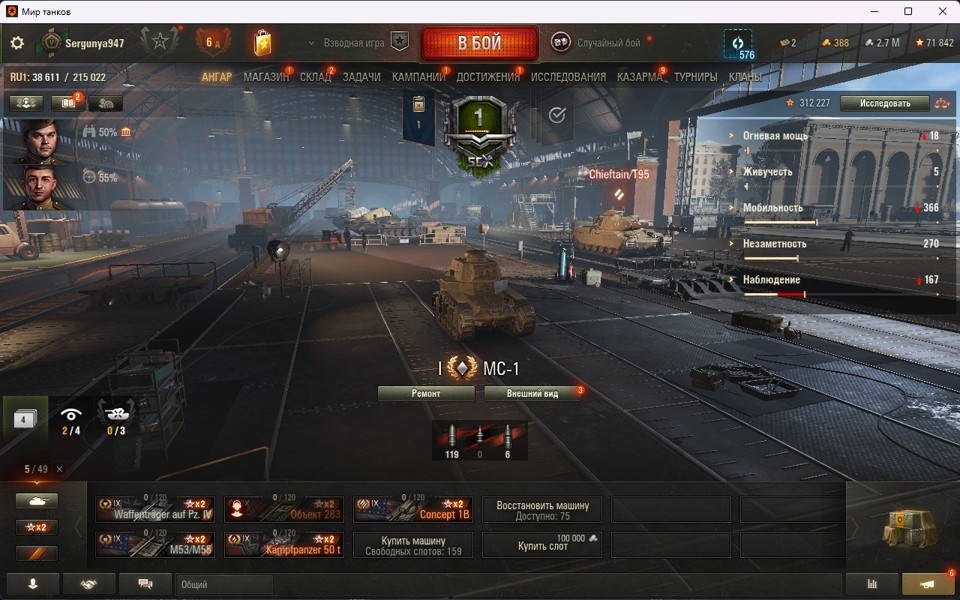Open the СКЛАД depot tab
960x600 pixels.
tap(315, 77)
